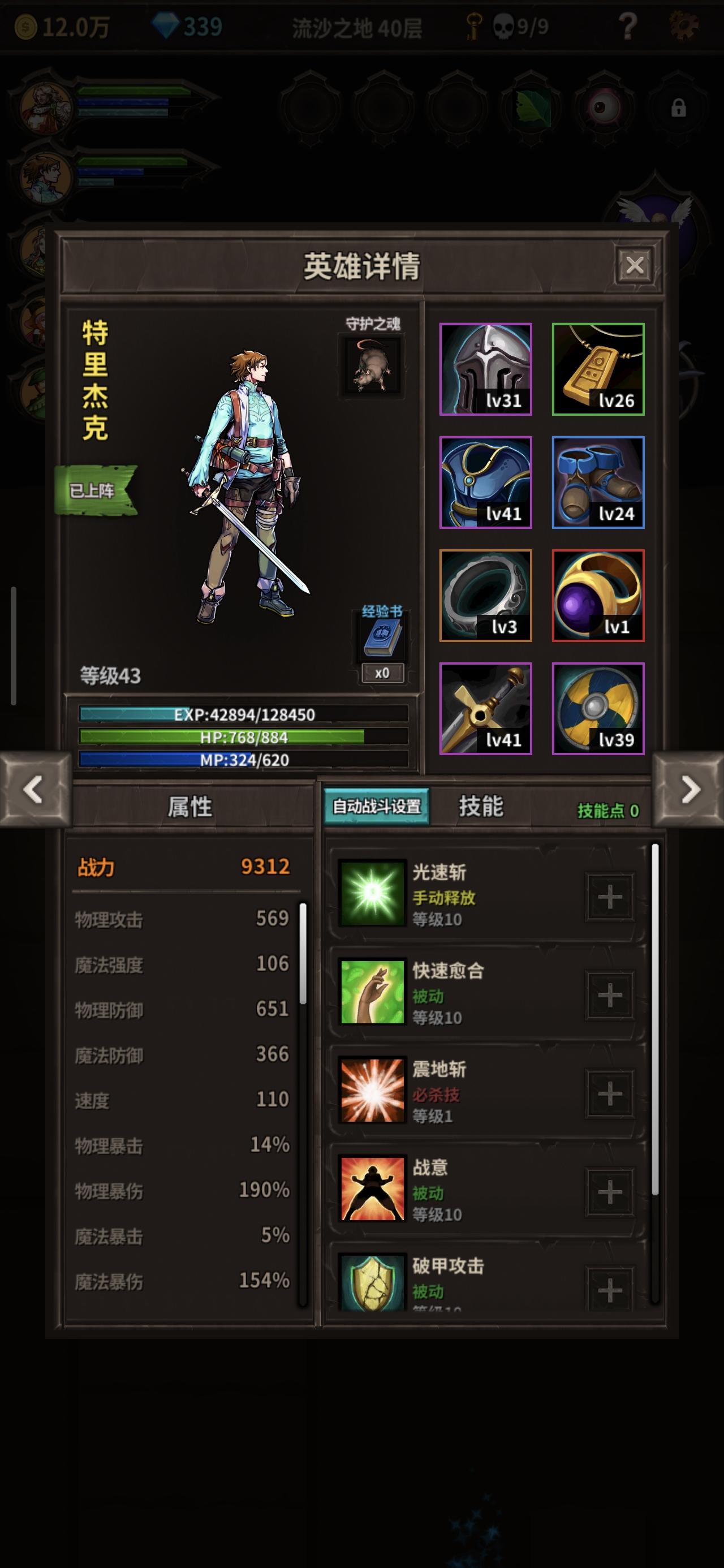724x1568 pixels.
Task: Check the lv39 yellow shield
Action: click(x=597, y=709)
